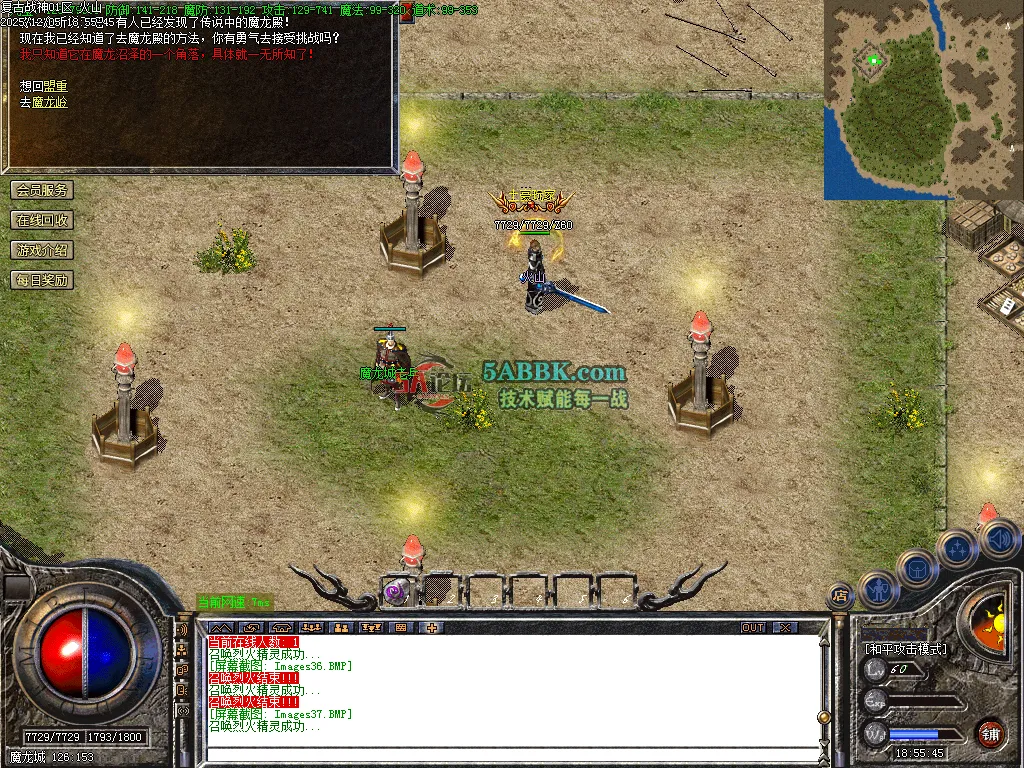Open the bag inventory round icon

917,569
